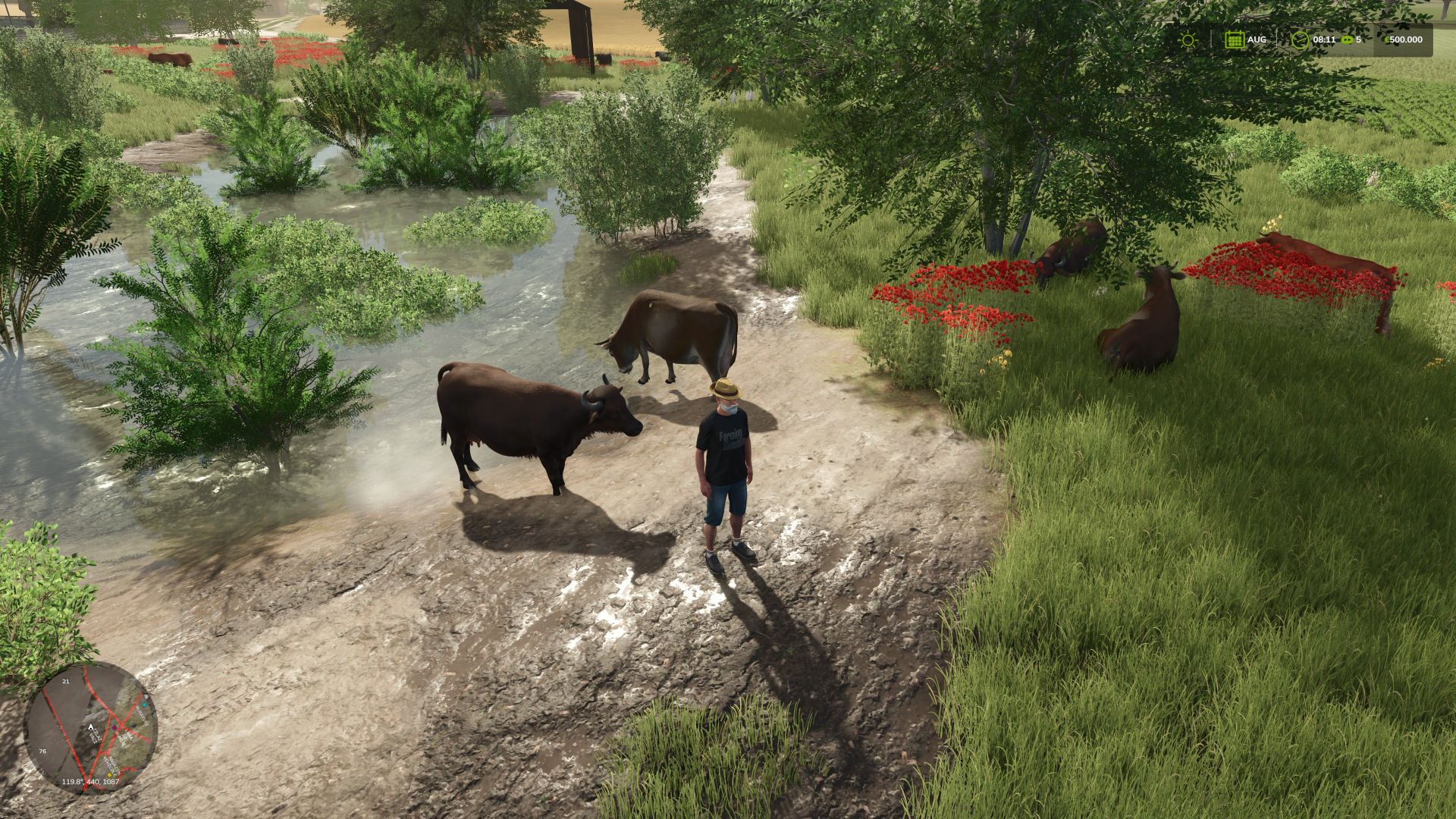Click the clock icon by 08:11
This screenshot has width=1456, height=819.
click(1300, 39)
